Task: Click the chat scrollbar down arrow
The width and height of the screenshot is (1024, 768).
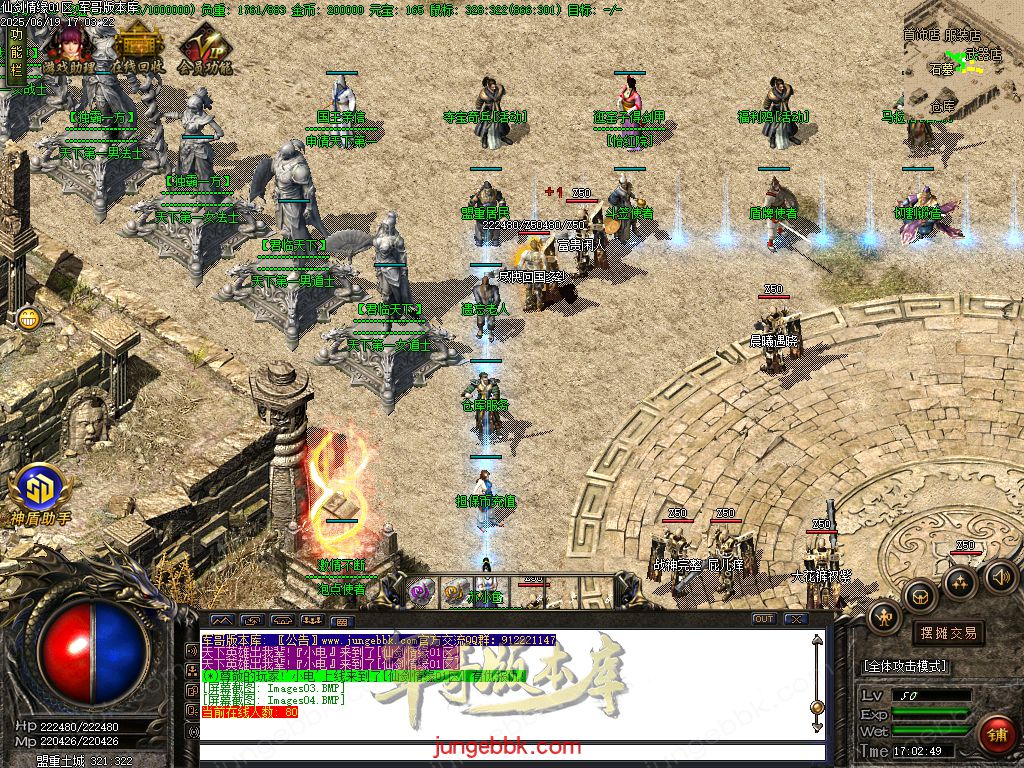Action: point(817,727)
